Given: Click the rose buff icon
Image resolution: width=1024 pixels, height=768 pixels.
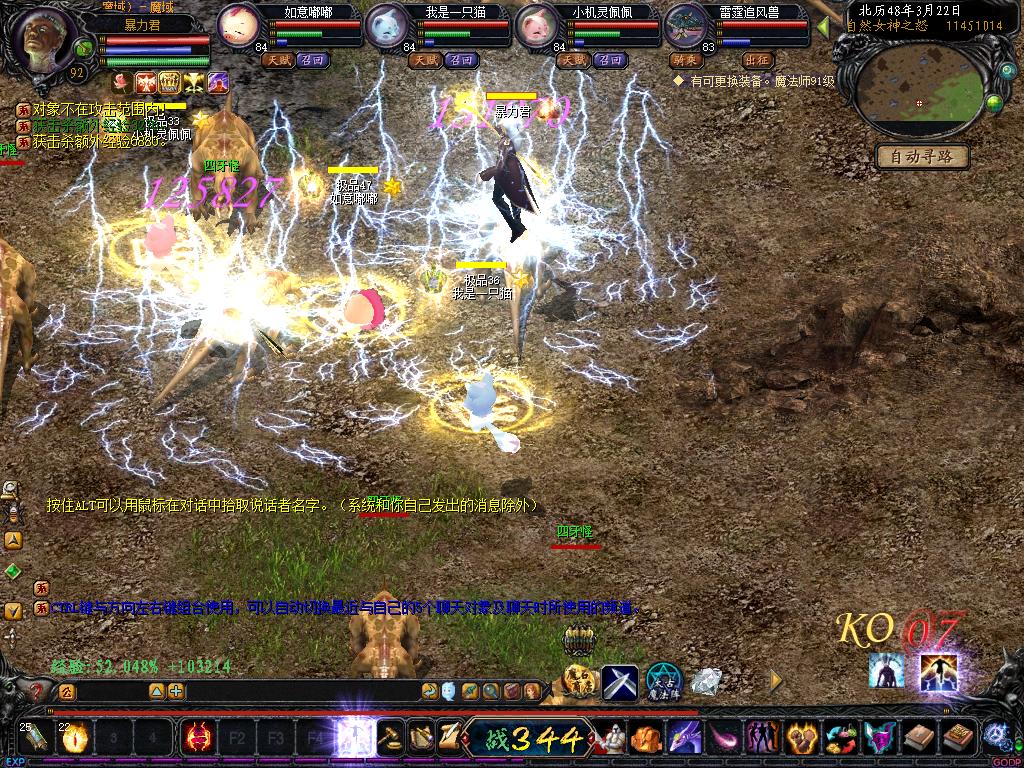Looking at the screenshot, I should tap(122, 82).
